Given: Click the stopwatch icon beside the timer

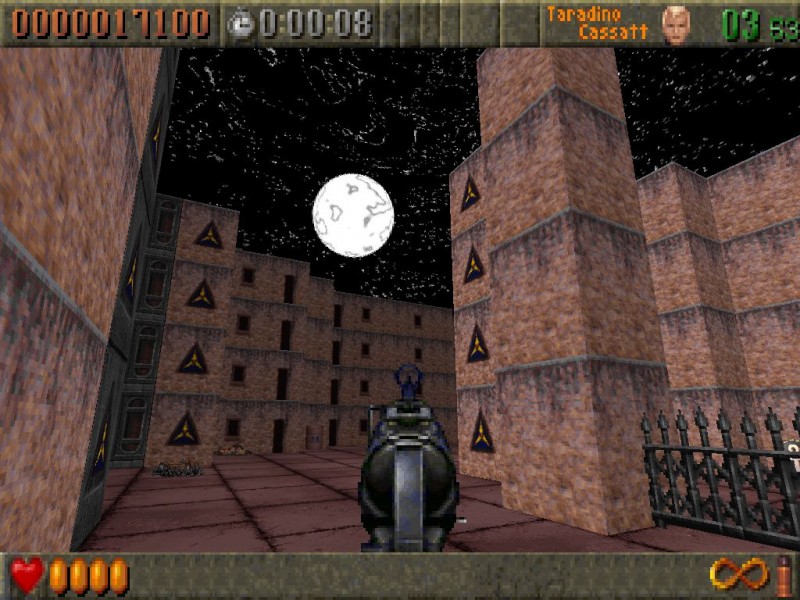Looking at the screenshot, I should [x=240, y=24].
